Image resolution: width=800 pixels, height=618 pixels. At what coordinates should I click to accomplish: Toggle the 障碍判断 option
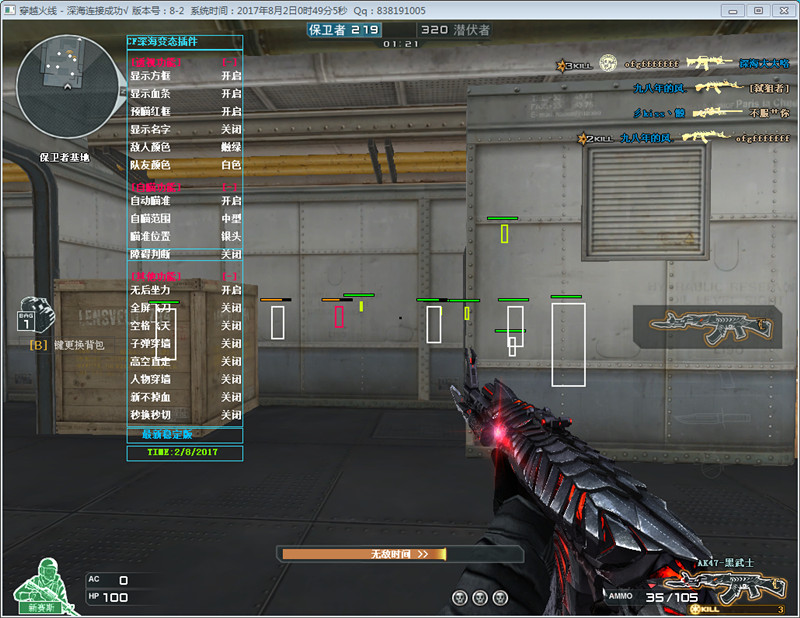pyautogui.click(x=231, y=254)
